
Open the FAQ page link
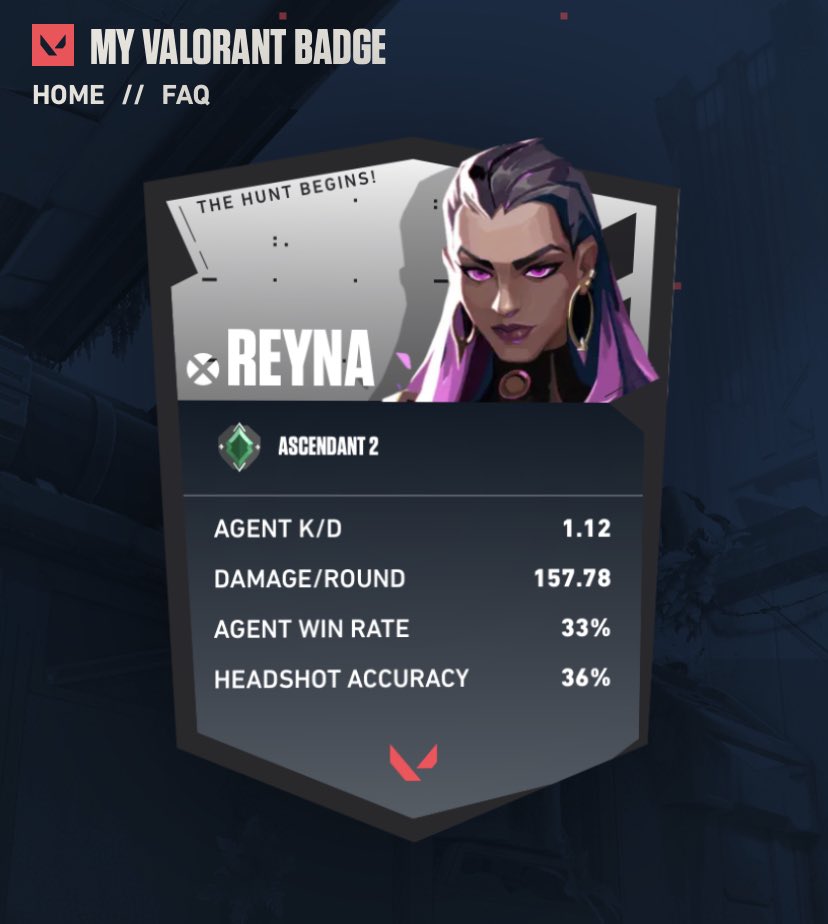click(186, 96)
